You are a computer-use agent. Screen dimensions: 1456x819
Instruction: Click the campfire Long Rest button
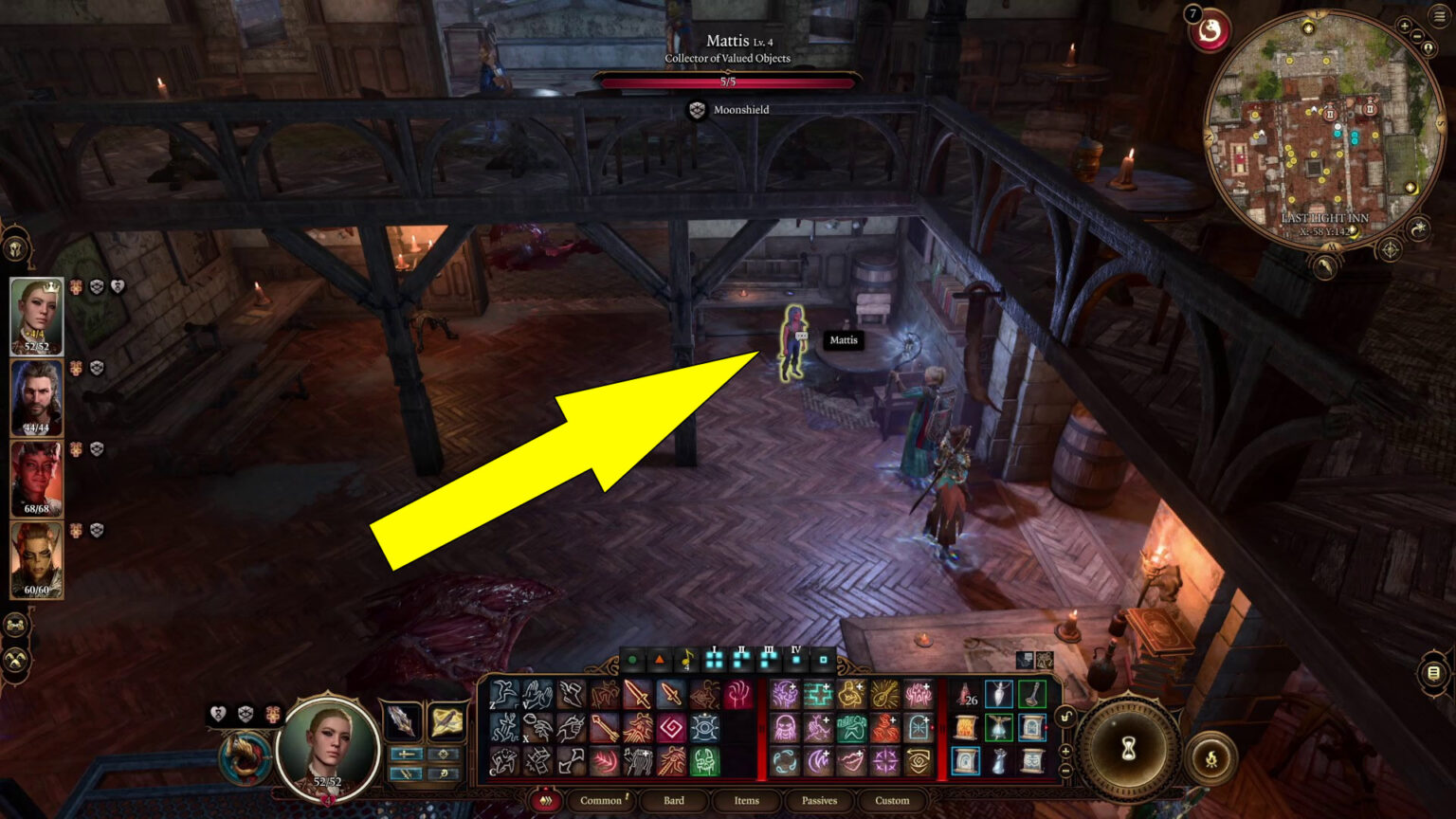[1212, 758]
